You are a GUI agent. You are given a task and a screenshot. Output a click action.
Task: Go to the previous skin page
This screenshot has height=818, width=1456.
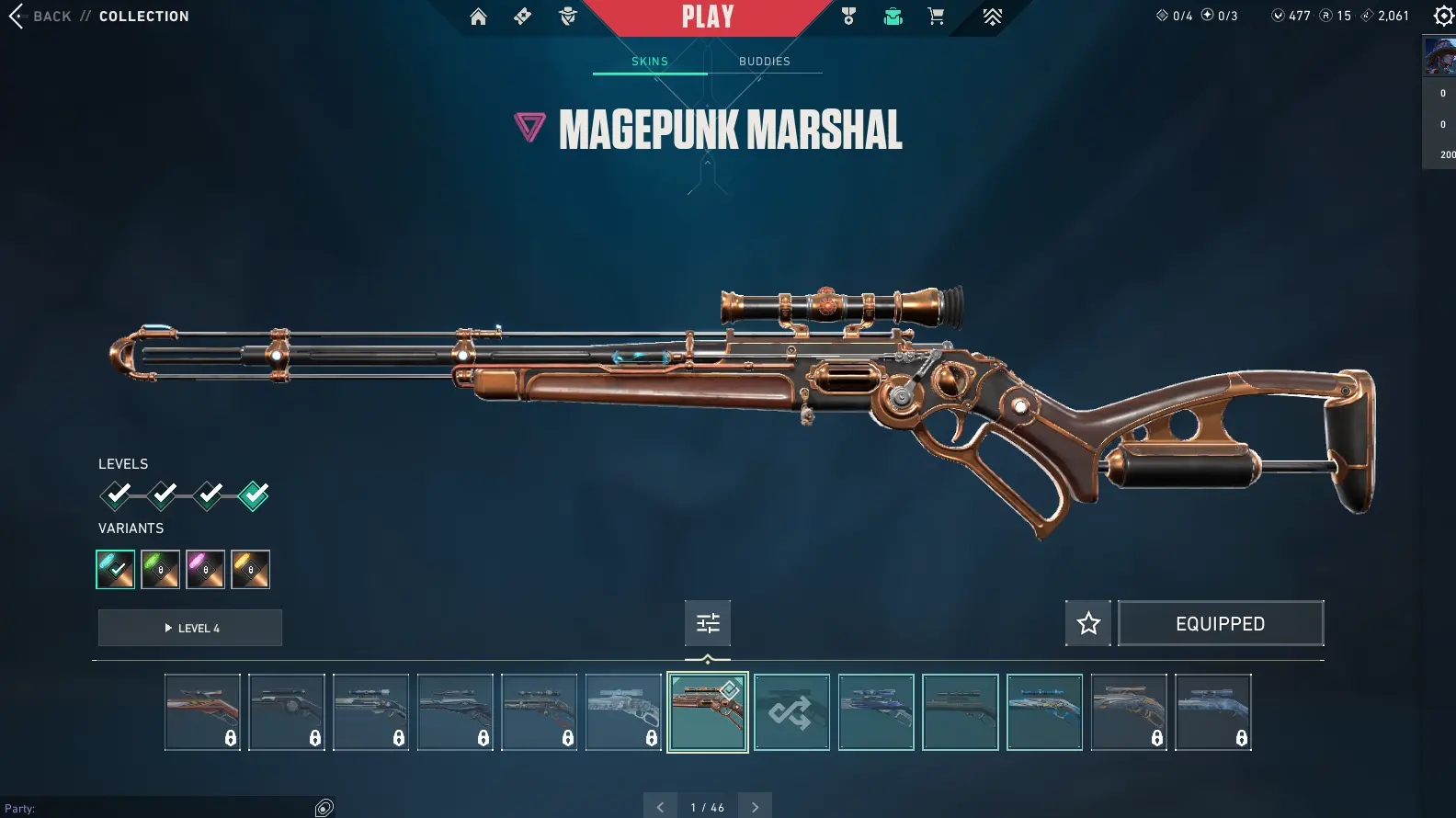pyautogui.click(x=660, y=807)
